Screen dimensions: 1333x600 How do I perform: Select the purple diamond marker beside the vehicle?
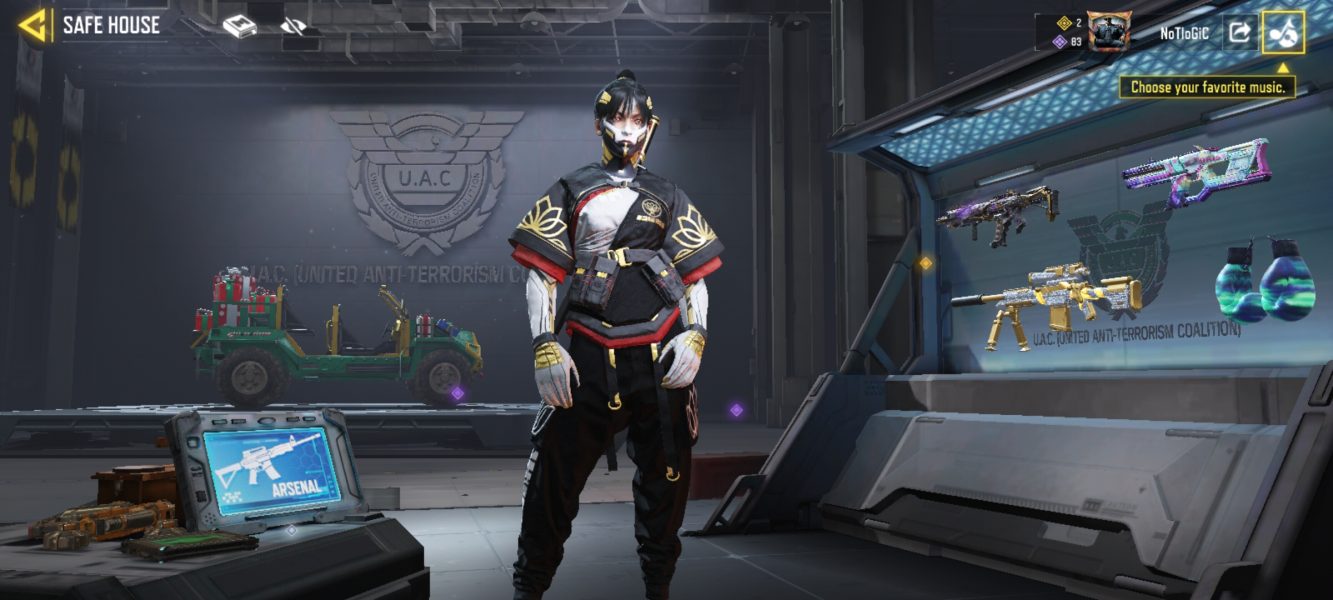point(457,393)
